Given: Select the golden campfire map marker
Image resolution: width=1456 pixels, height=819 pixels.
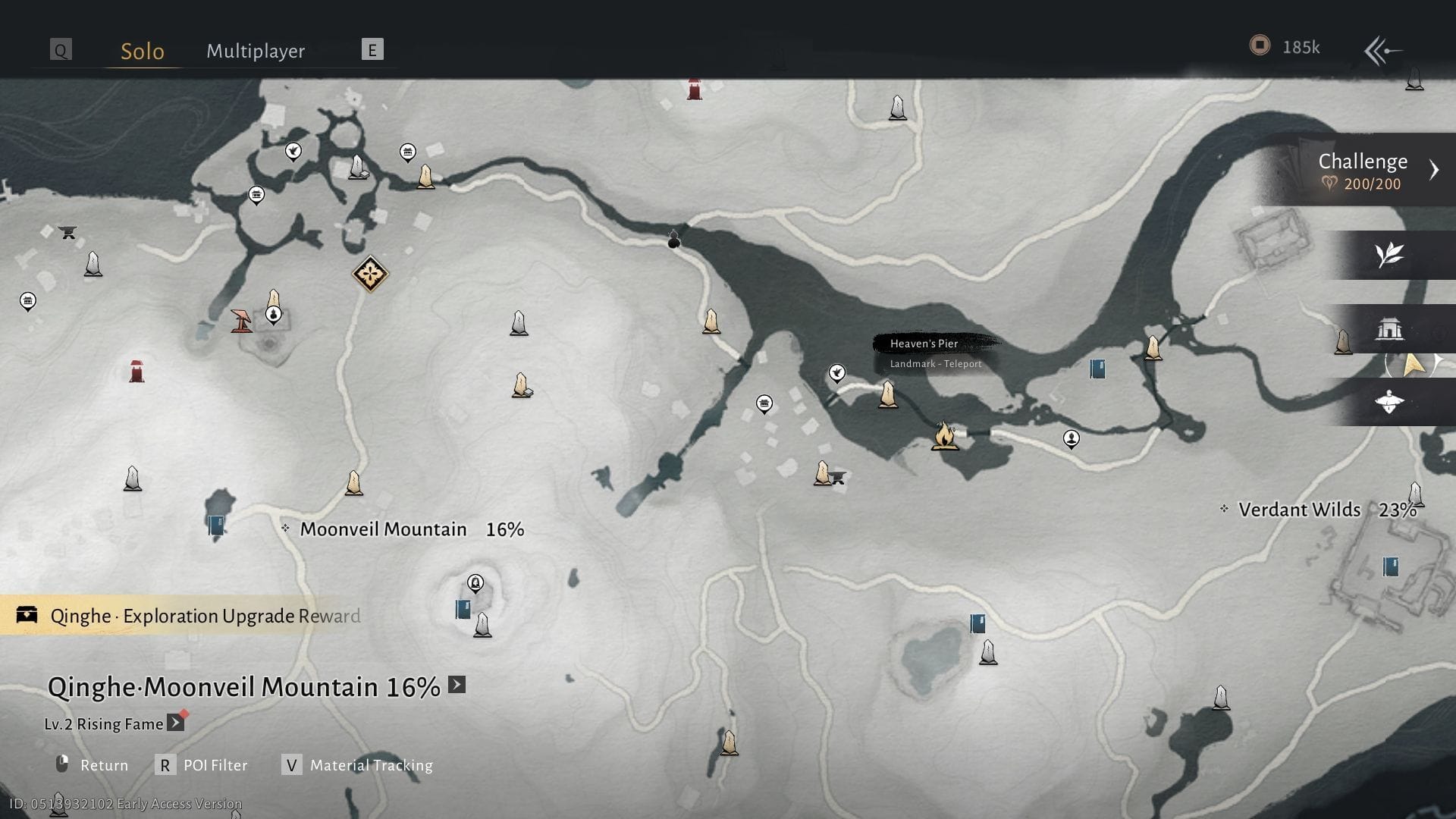Looking at the screenshot, I should 943,436.
